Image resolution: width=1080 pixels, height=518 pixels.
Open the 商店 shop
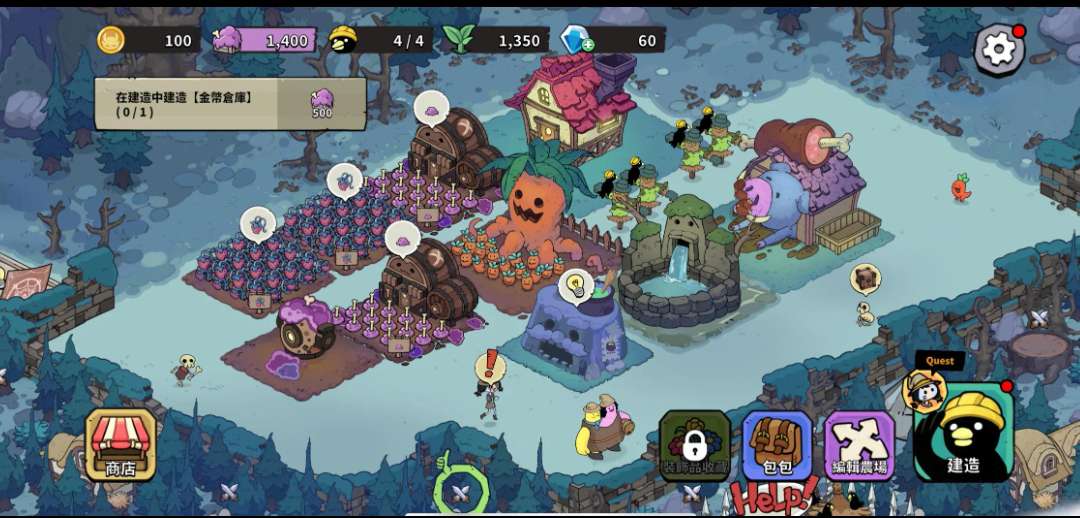click(121, 444)
